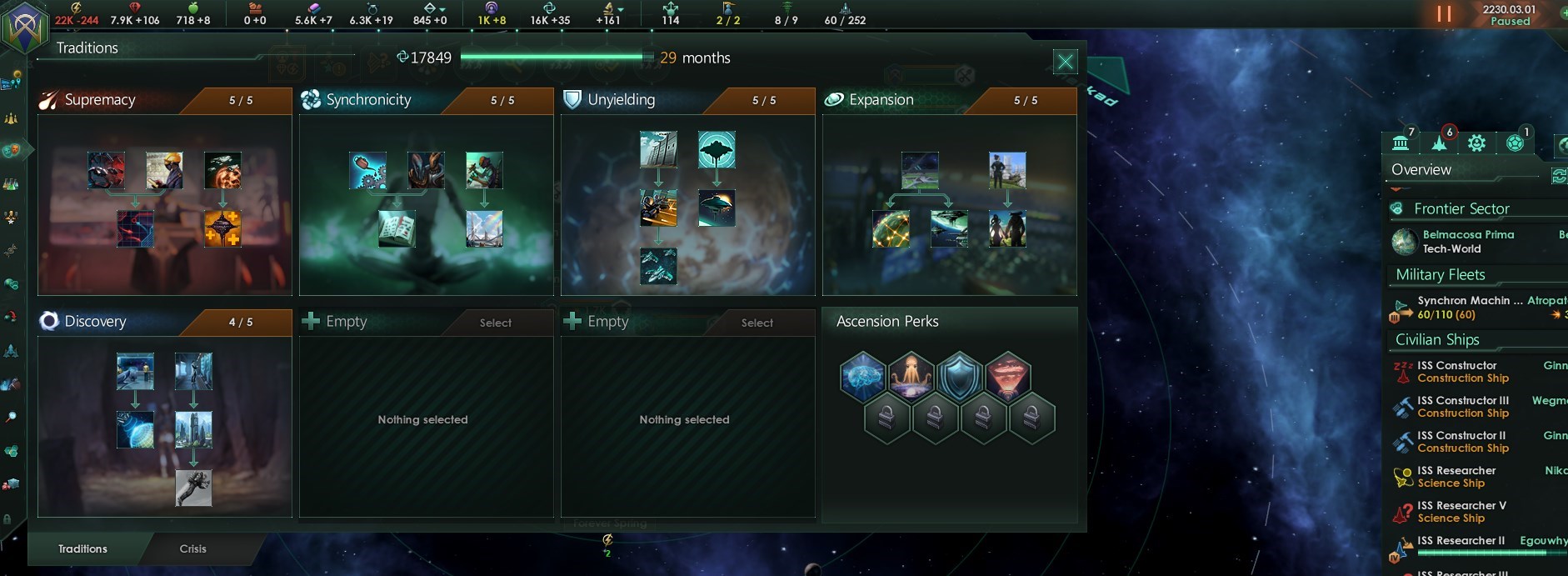1568x576 pixels.
Task: Switch to the Crisis tab
Action: [x=192, y=548]
